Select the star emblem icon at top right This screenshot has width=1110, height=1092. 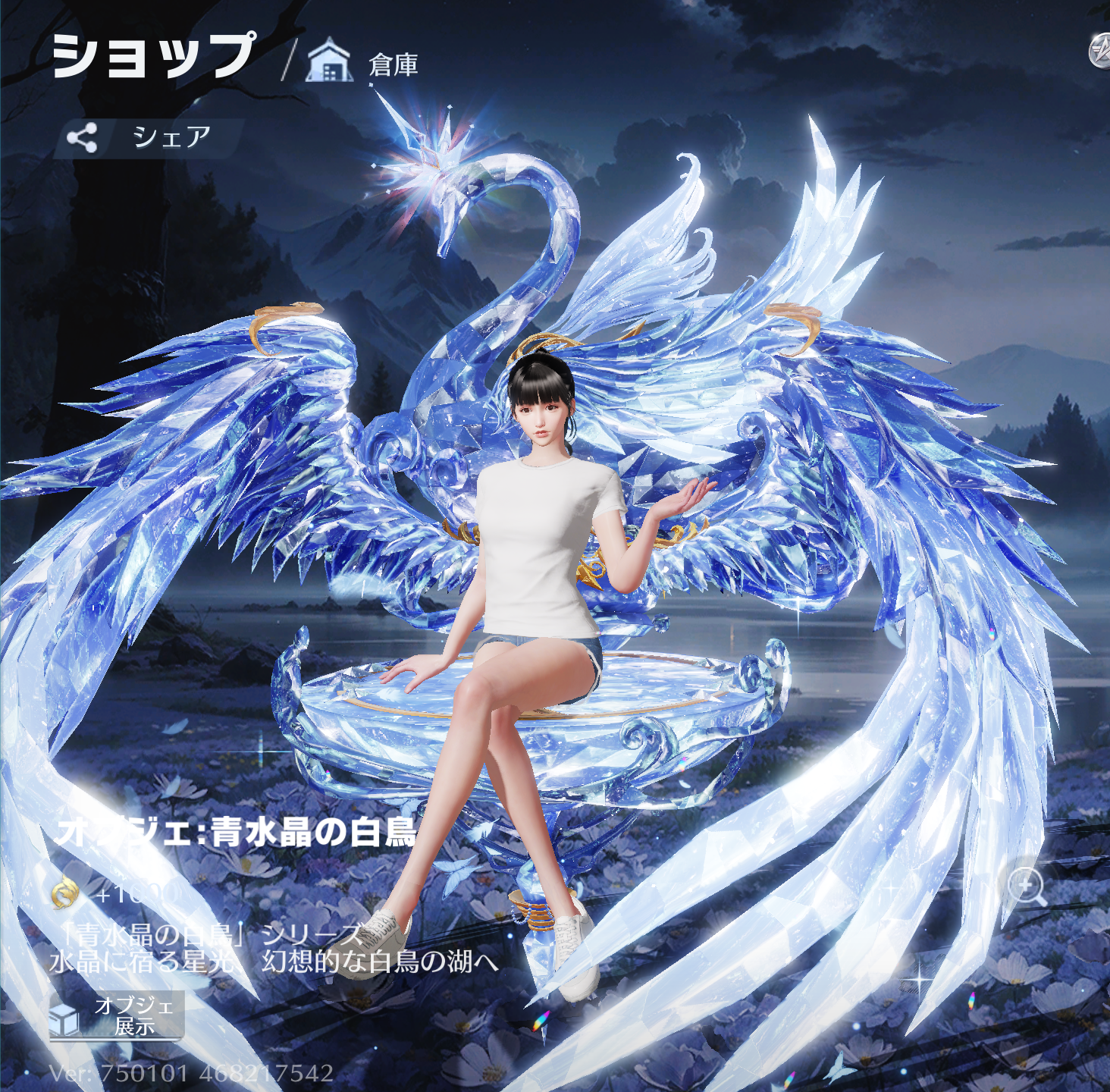pos(1099,52)
